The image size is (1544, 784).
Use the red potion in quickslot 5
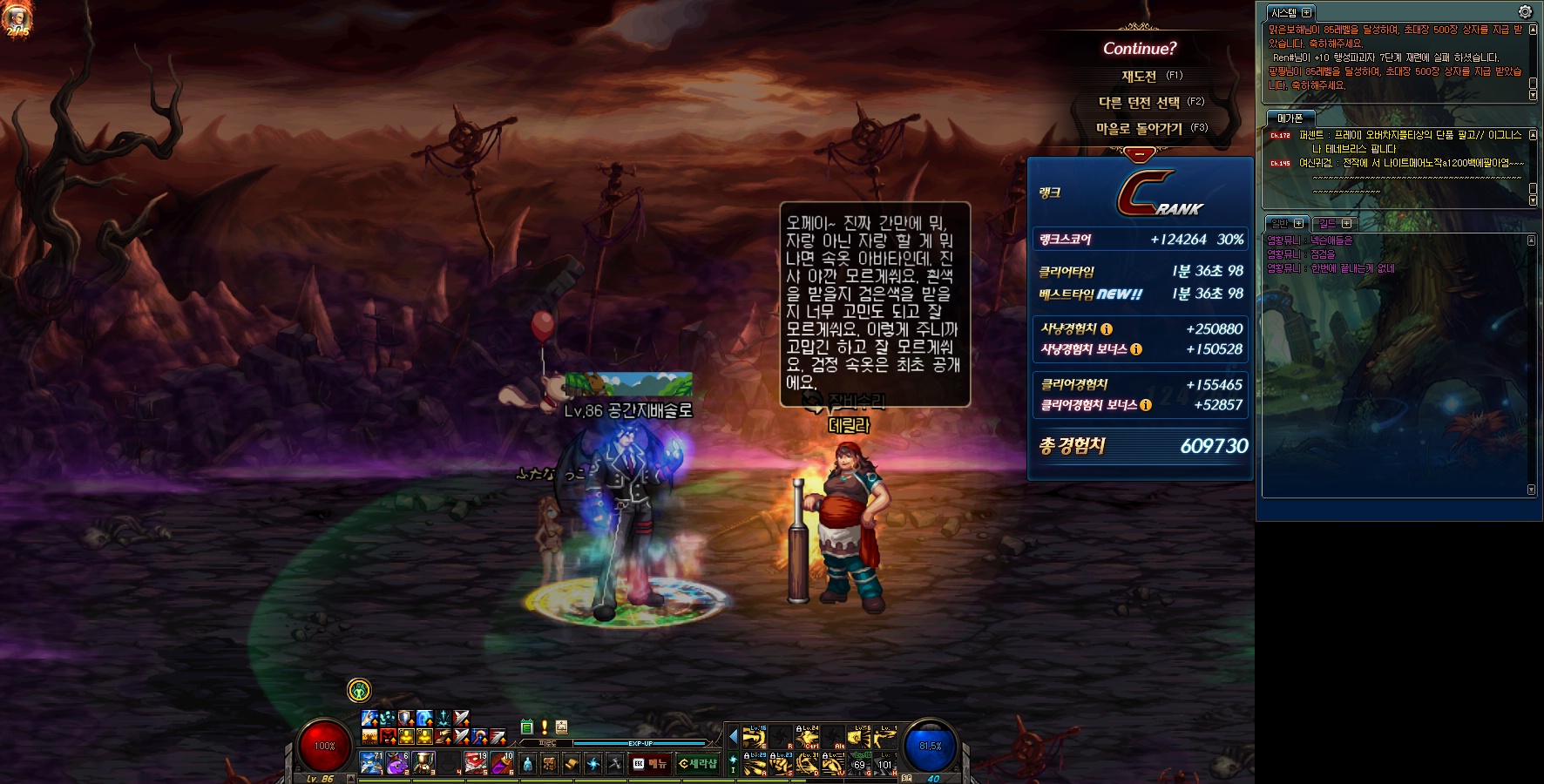[476, 763]
